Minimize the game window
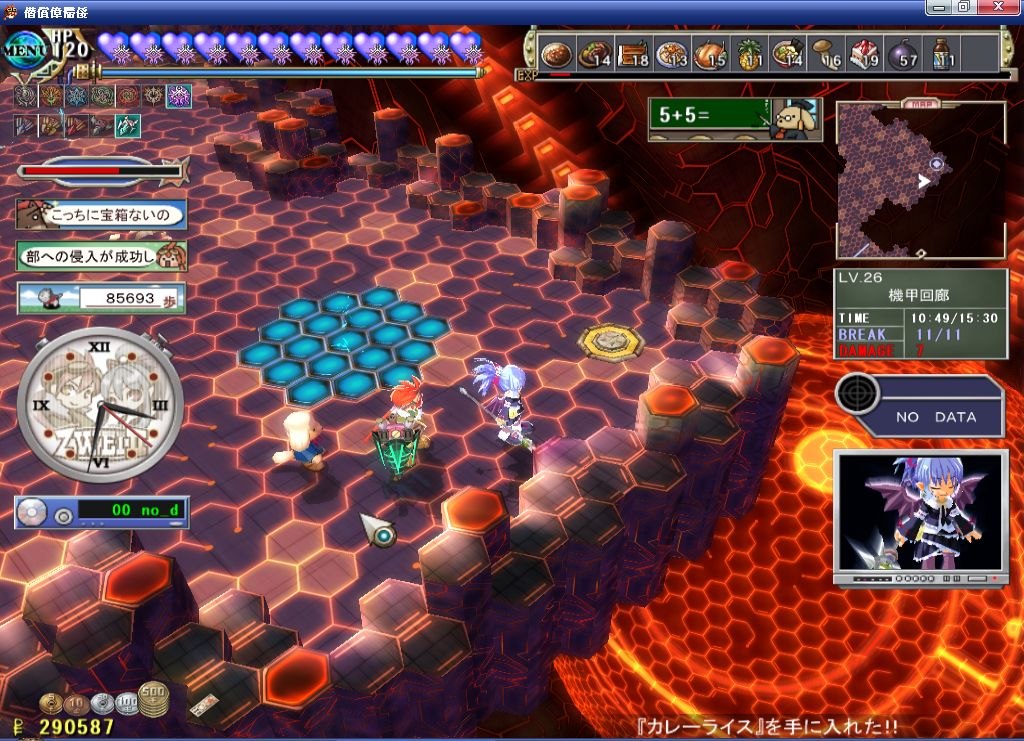Image resolution: width=1024 pixels, height=741 pixels. click(939, 7)
